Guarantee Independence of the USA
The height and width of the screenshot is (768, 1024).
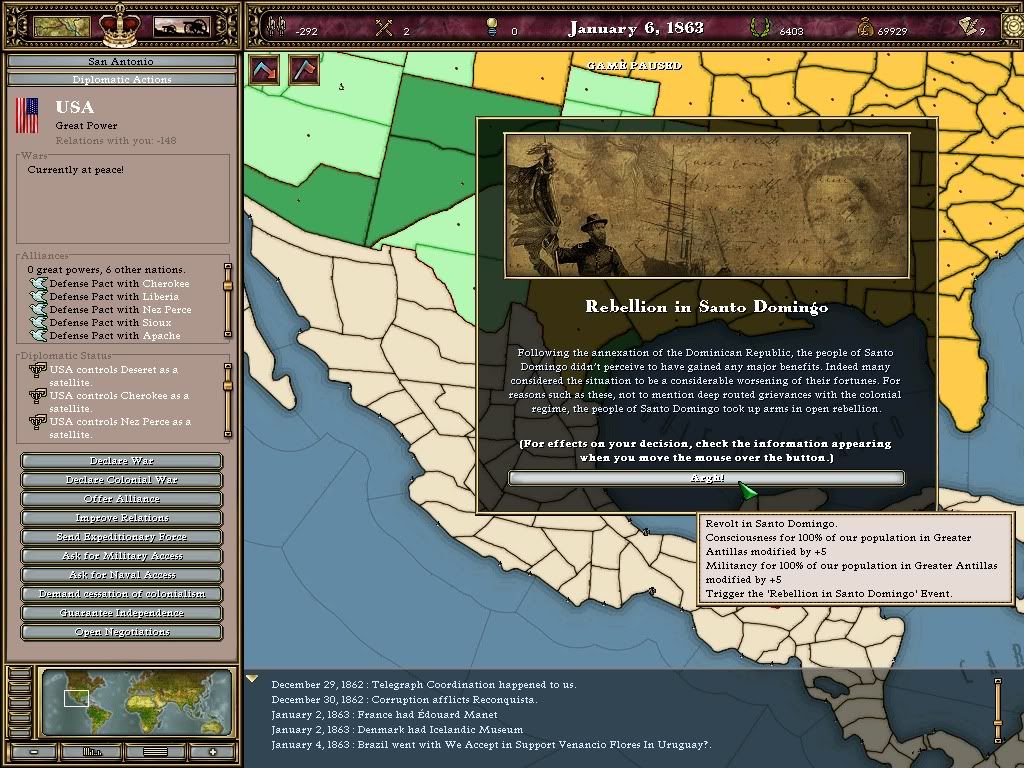pos(122,613)
